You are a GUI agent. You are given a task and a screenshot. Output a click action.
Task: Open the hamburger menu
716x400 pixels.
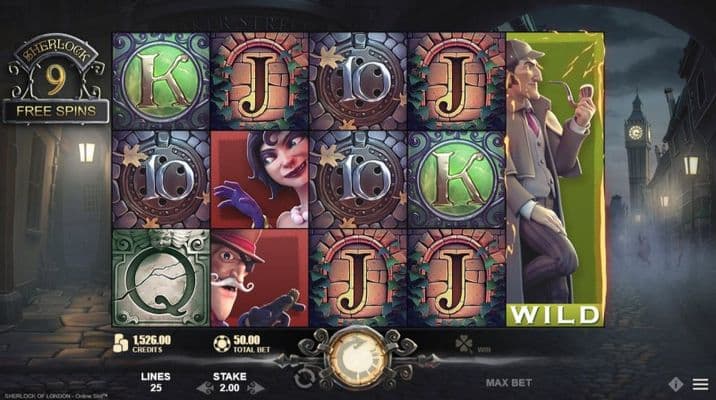[699, 384]
